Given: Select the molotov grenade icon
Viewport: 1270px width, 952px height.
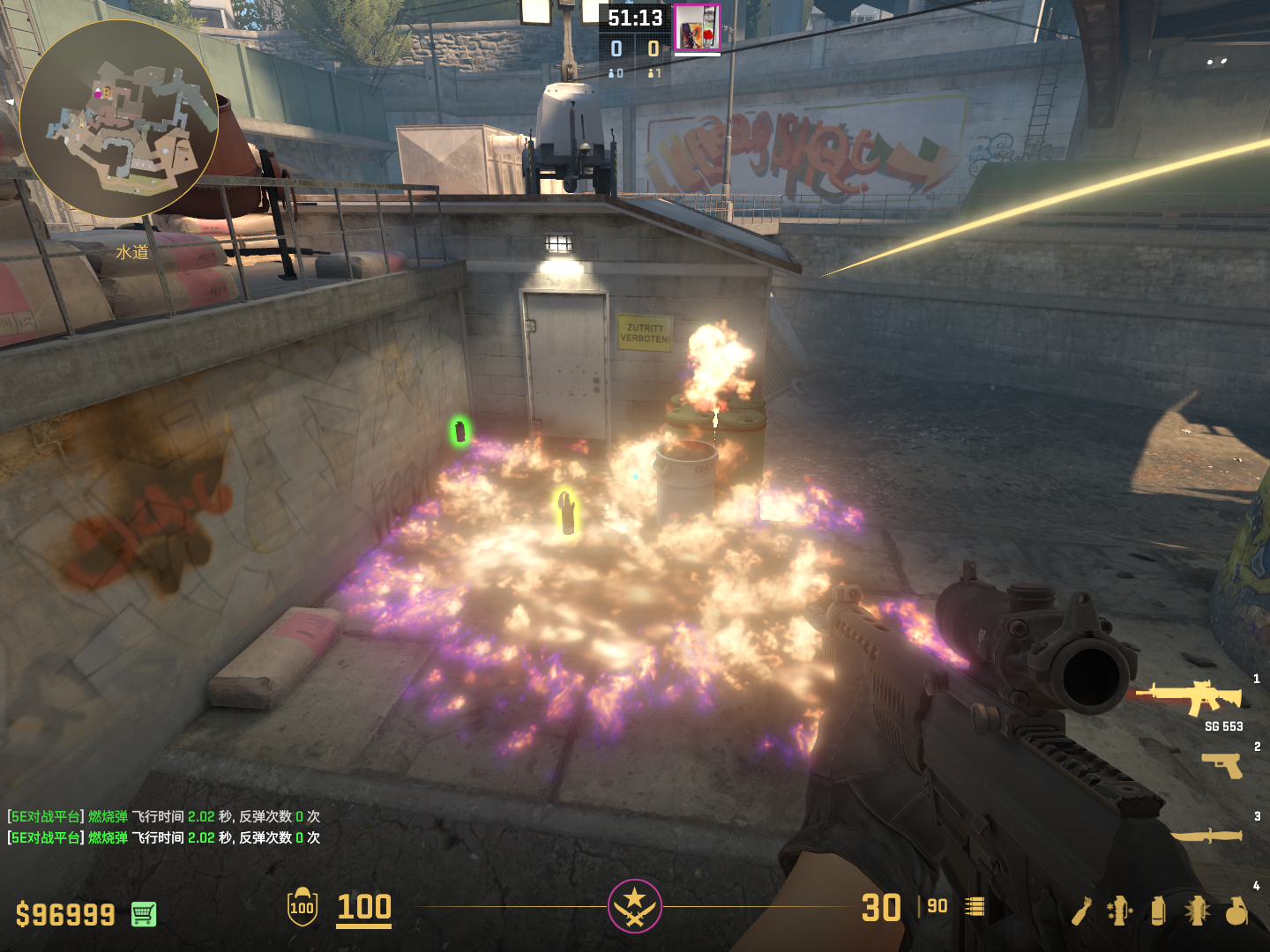Looking at the screenshot, I should [x=1082, y=911].
